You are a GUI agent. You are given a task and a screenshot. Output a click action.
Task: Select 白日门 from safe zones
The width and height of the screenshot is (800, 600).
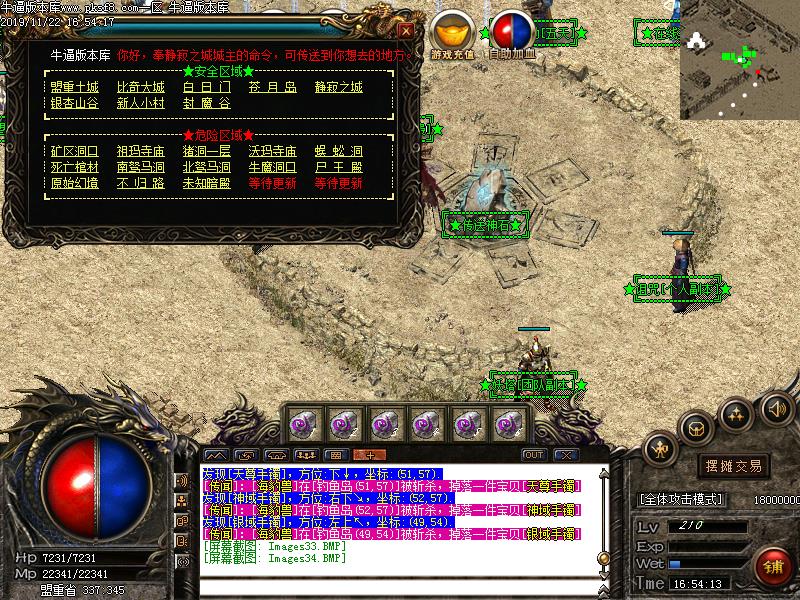pyautogui.click(x=206, y=87)
